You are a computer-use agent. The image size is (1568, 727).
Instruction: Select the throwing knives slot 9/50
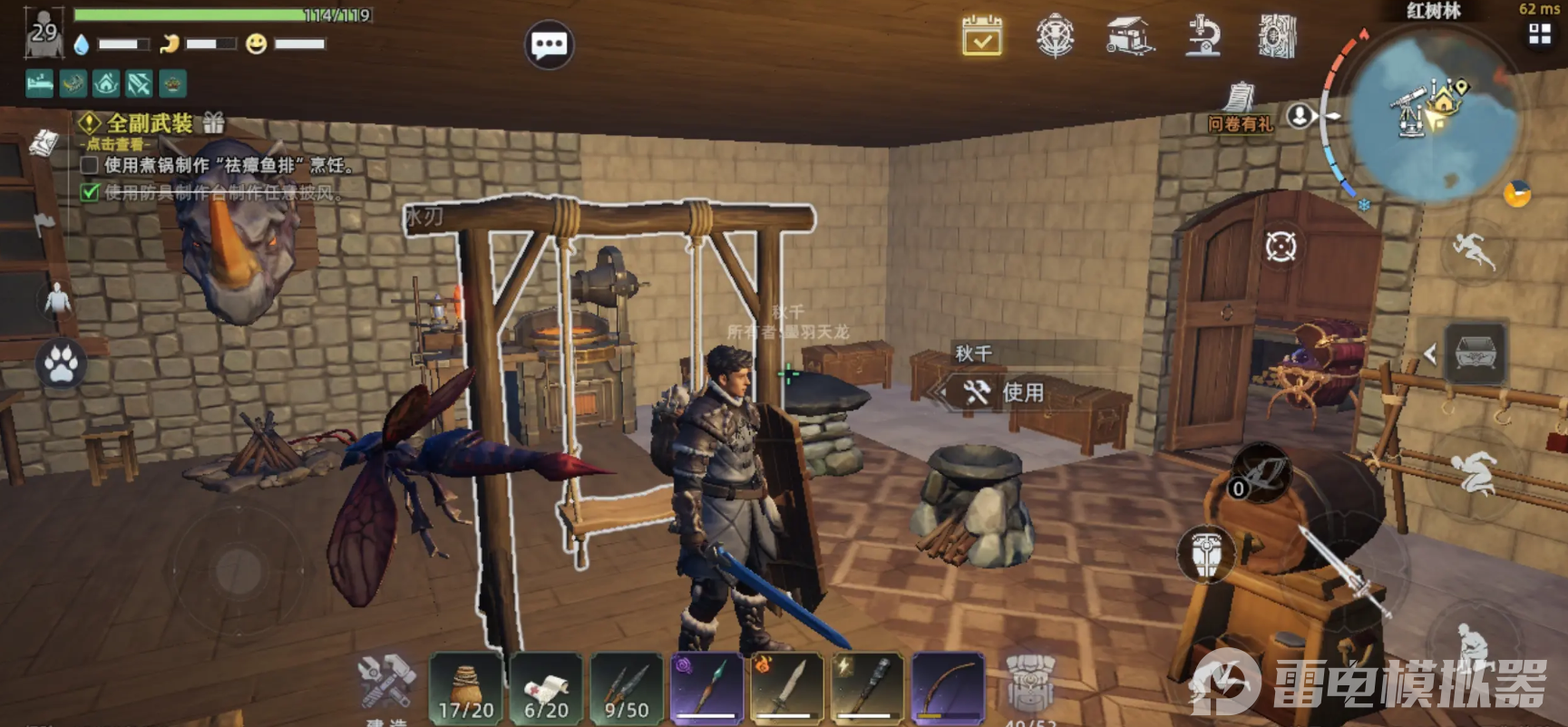coord(627,689)
